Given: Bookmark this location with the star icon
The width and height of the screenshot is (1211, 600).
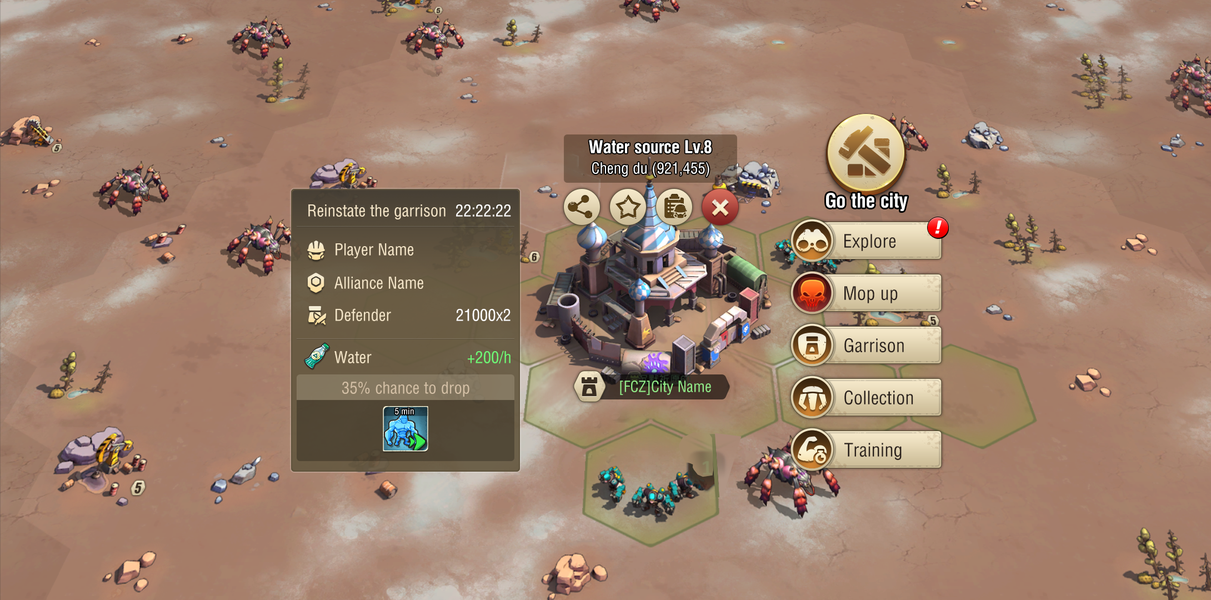Looking at the screenshot, I should 628,208.
